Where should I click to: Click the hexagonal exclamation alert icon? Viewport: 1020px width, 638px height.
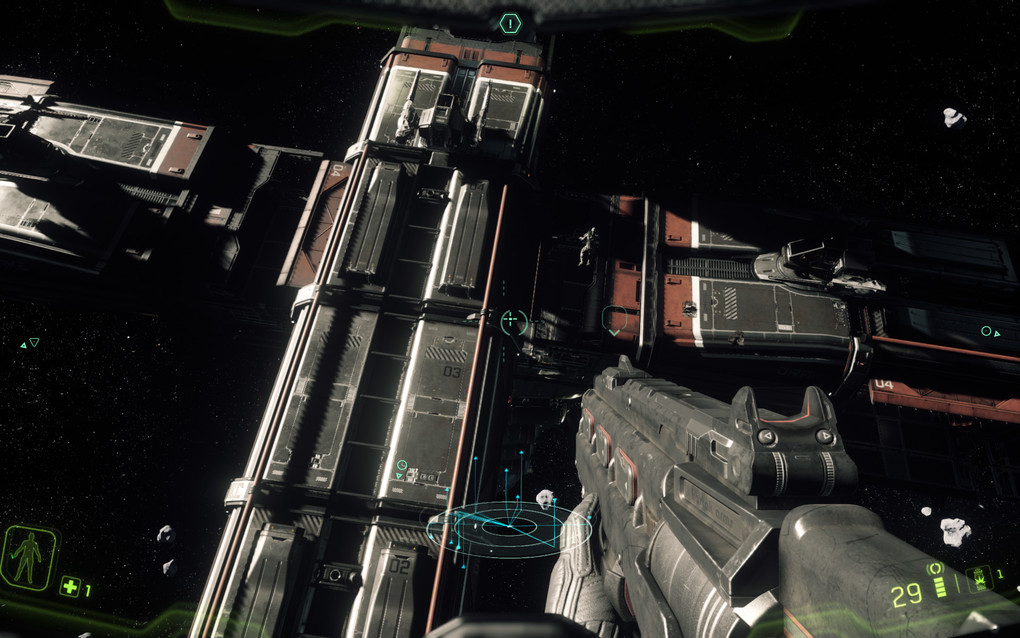(511, 22)
